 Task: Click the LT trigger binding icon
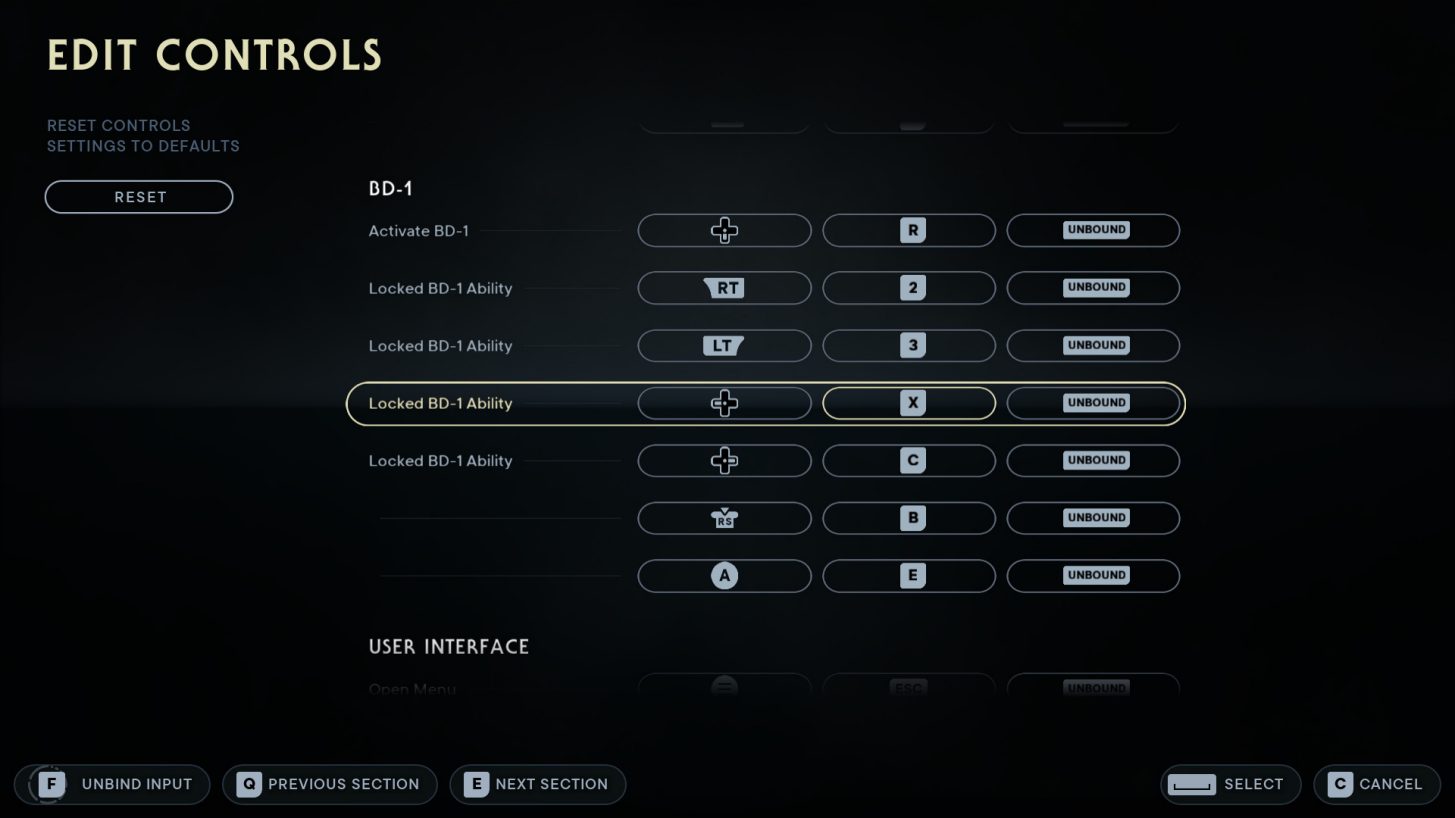pyautogui.click(x=724, y=345)
